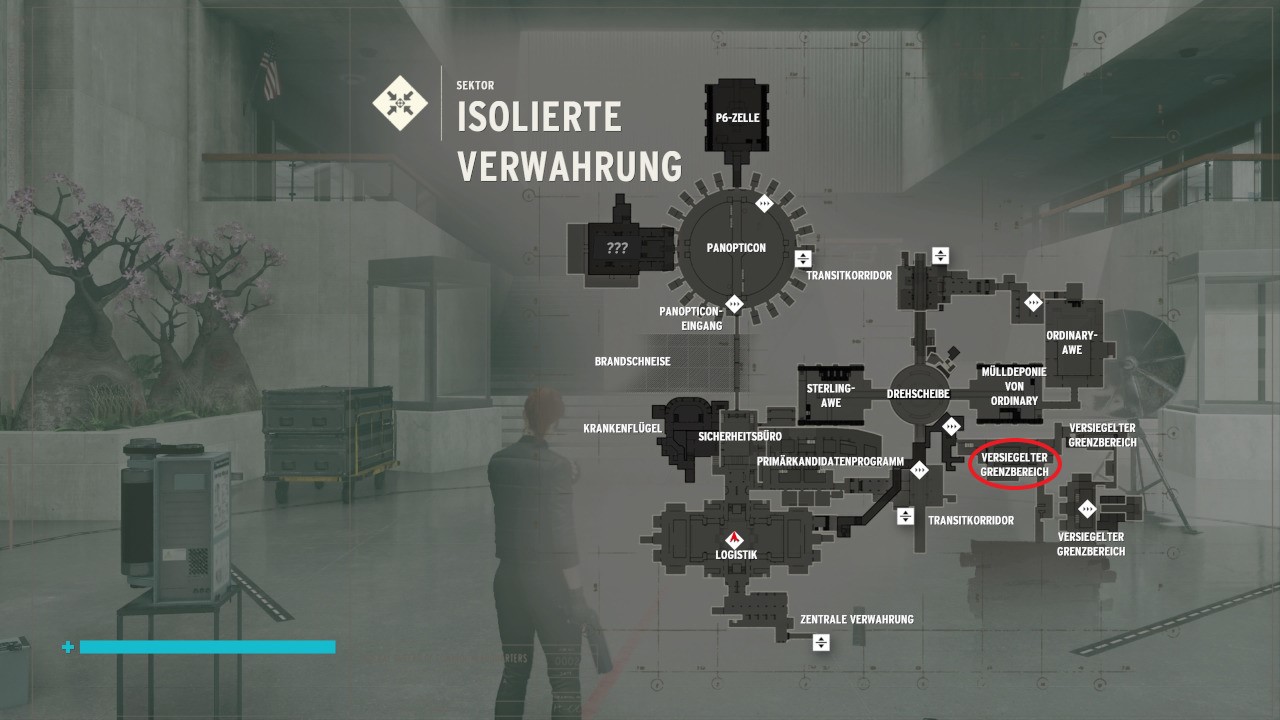The image size is (1280, 720).
Task: Select the control point in the bottom-right Versiegelter Grenzbereich
Action: pyautogui.click(x=1088, y=509)
